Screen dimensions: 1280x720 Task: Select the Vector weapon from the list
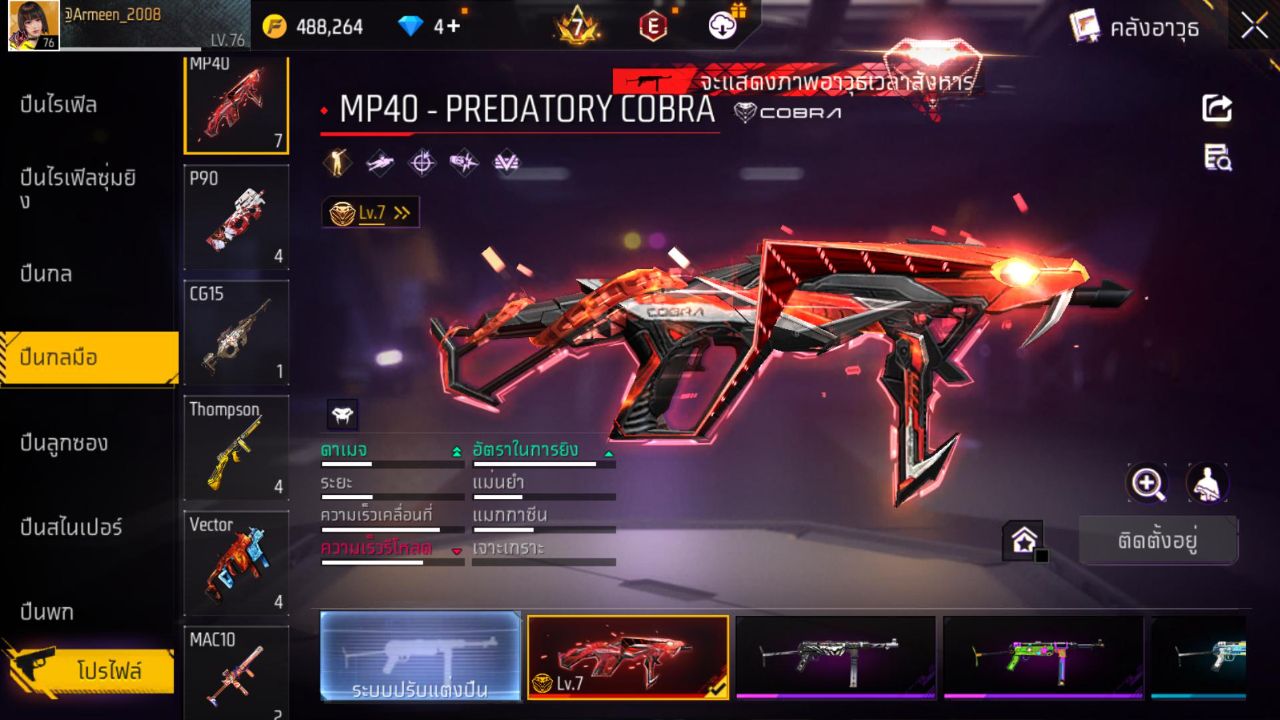pyautogui.click(x=236, y=561)
